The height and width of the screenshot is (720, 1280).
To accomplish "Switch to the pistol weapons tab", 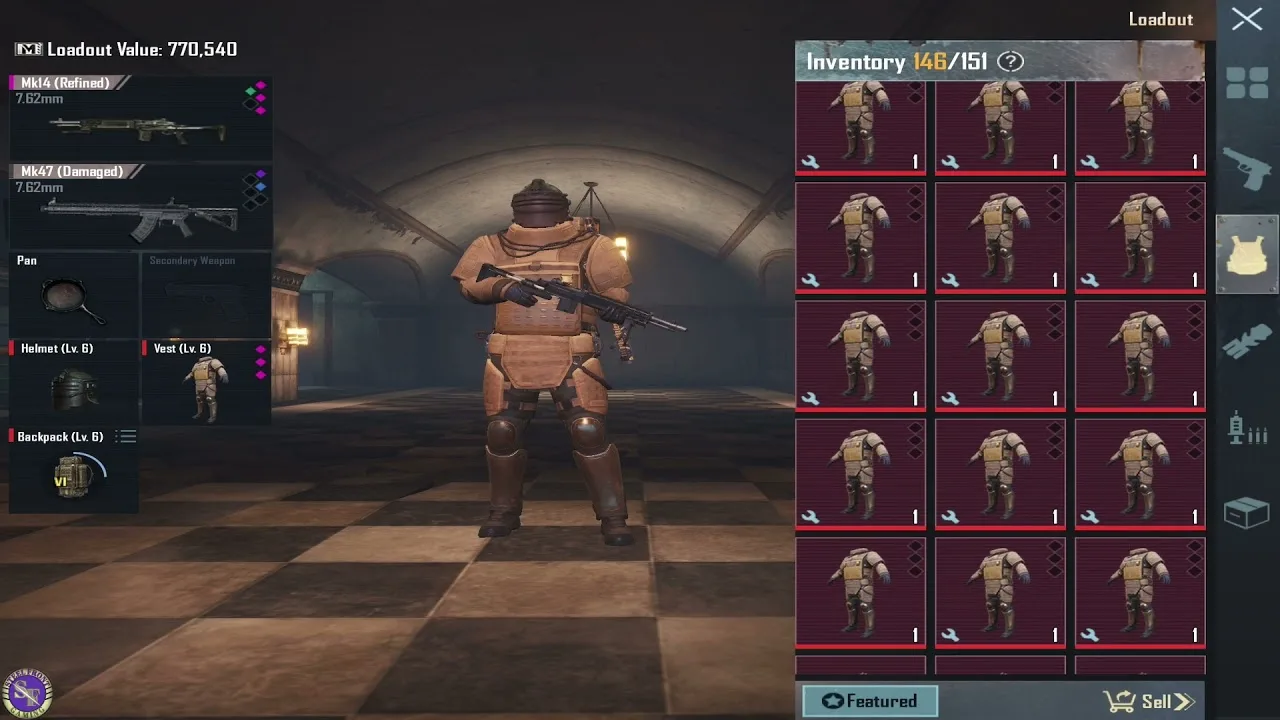I will tap(1247, 168).
